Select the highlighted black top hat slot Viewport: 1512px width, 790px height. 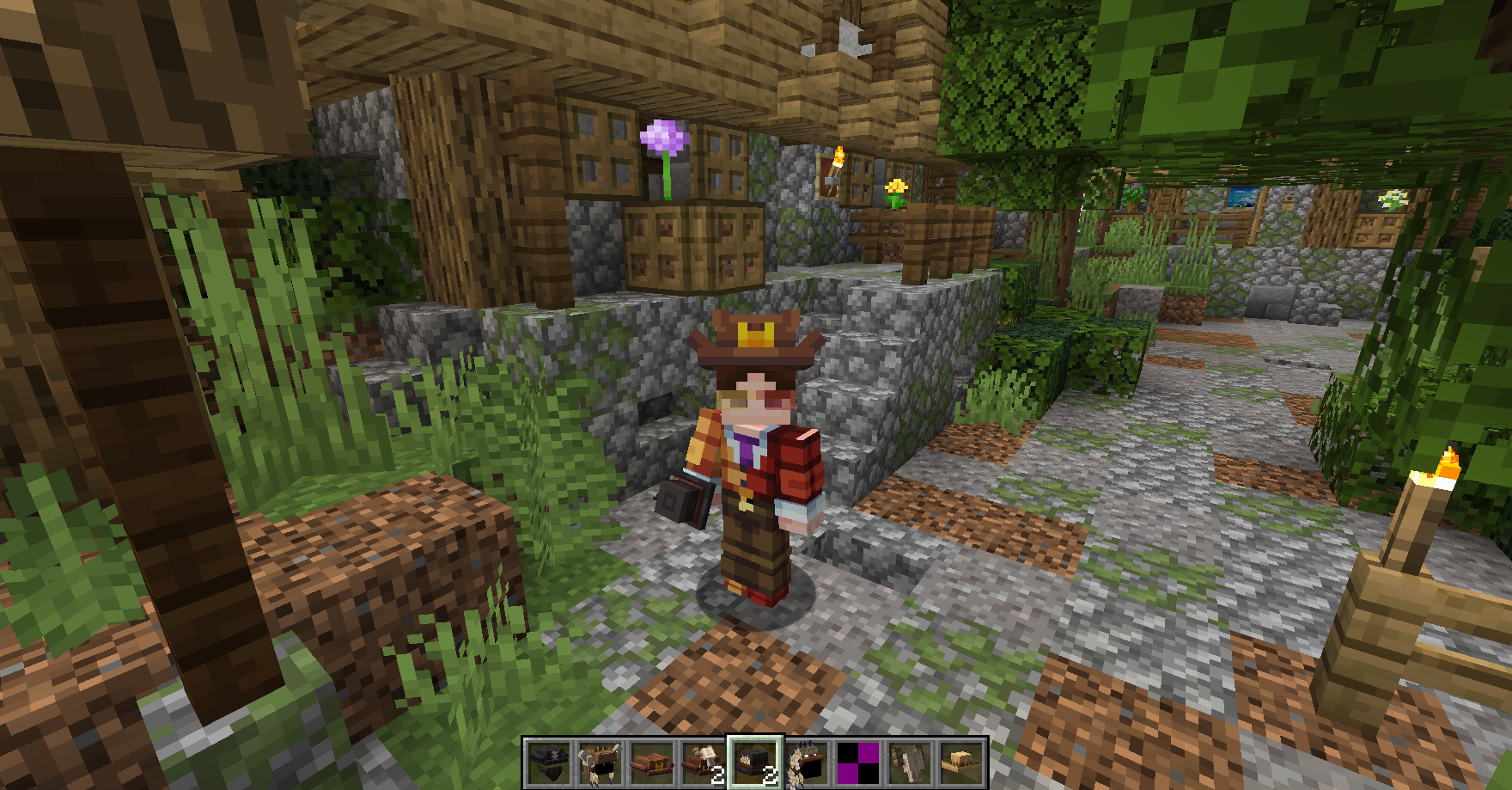[x=755, y=762]
